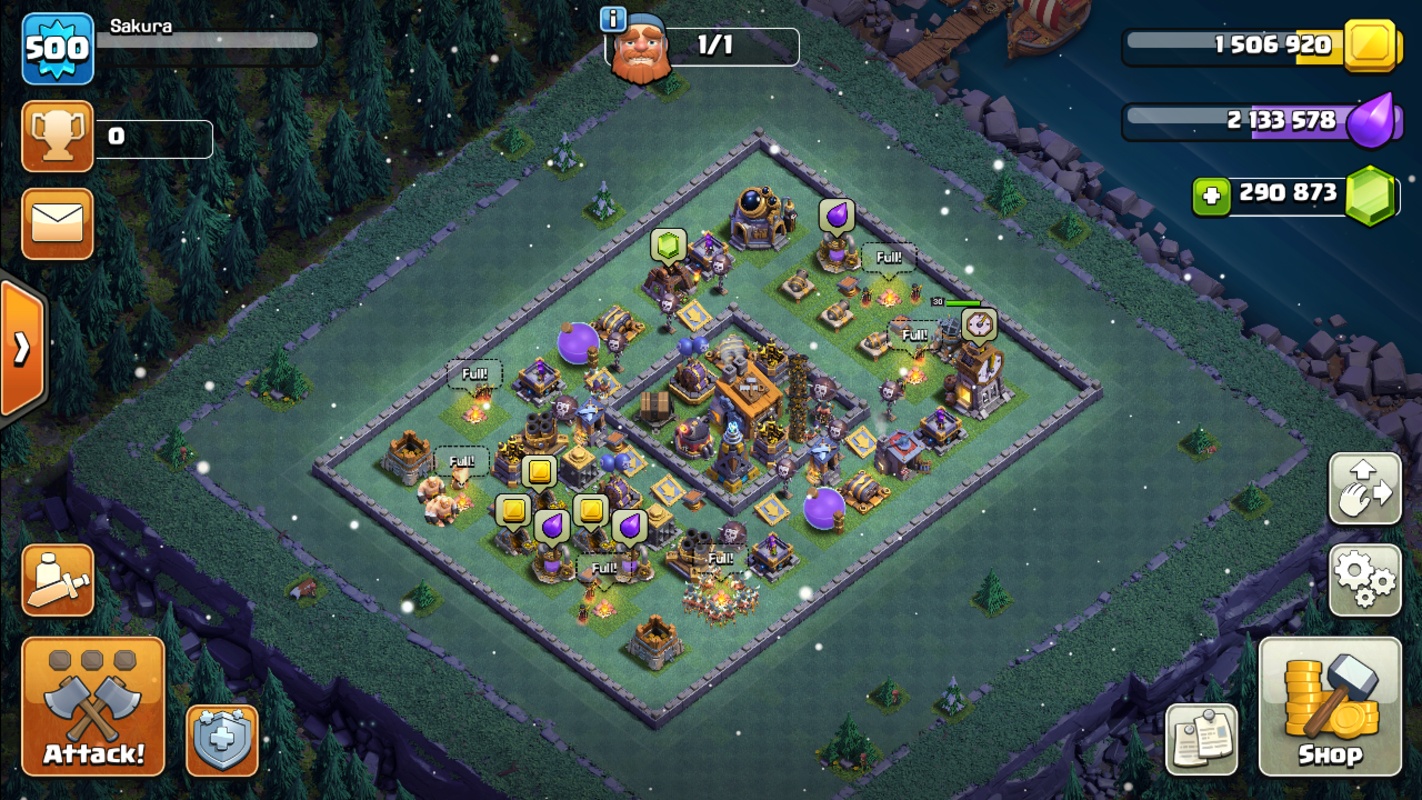Open the shield button next to Attack
Screen dimensions: 1422x800
coord(222,741)
